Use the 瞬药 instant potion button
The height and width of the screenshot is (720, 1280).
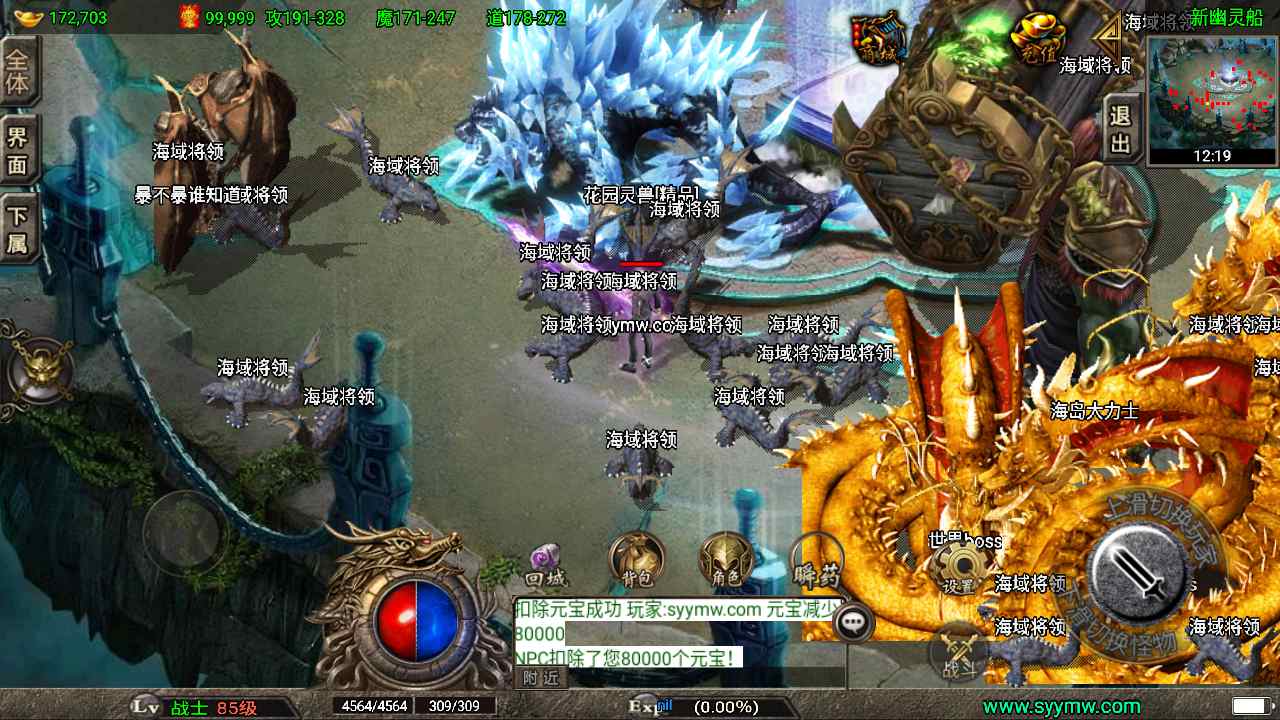pyautogui.click(x=816, y=562)
